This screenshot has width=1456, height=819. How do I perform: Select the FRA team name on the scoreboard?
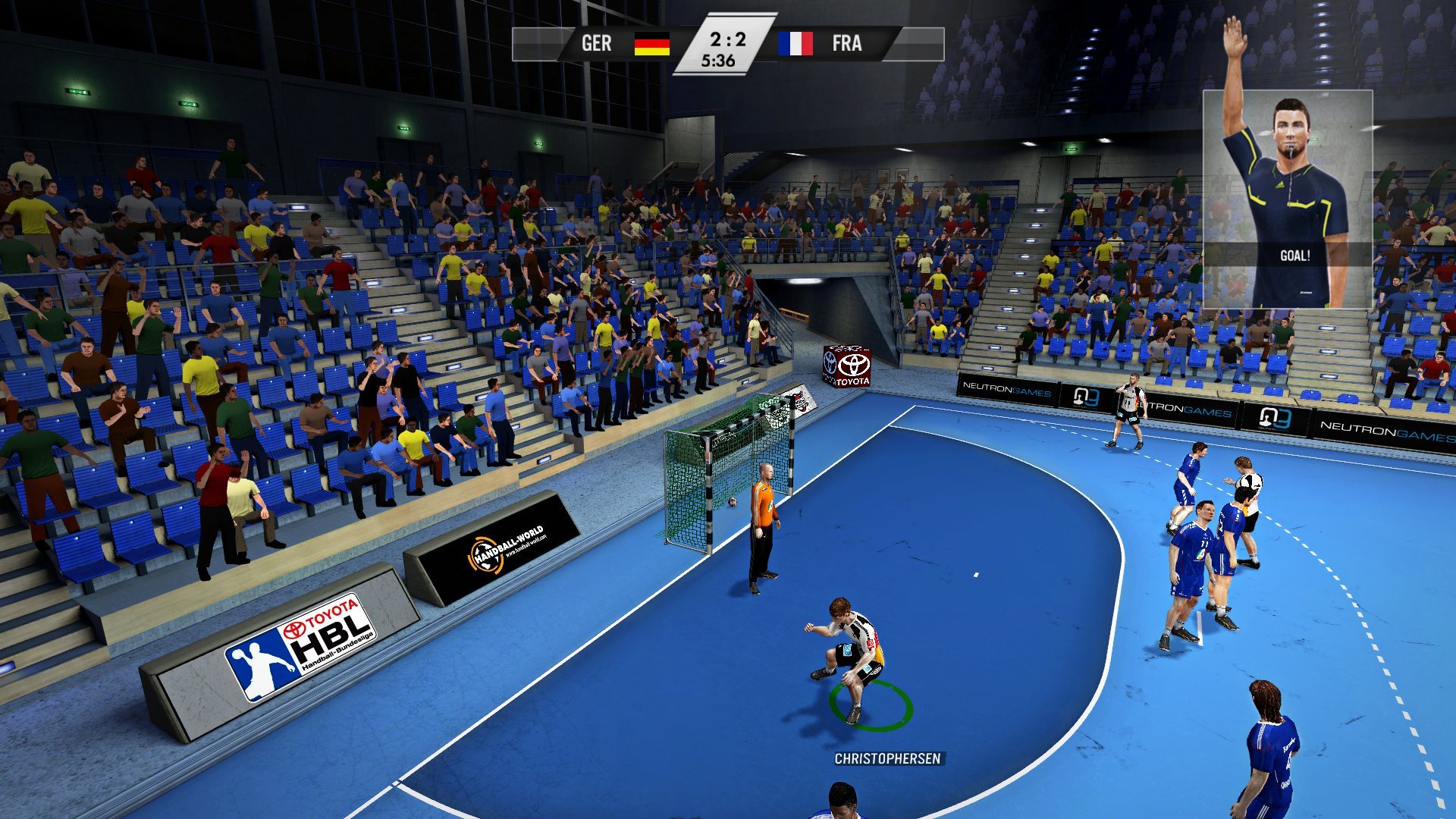[x=846, y=44]
